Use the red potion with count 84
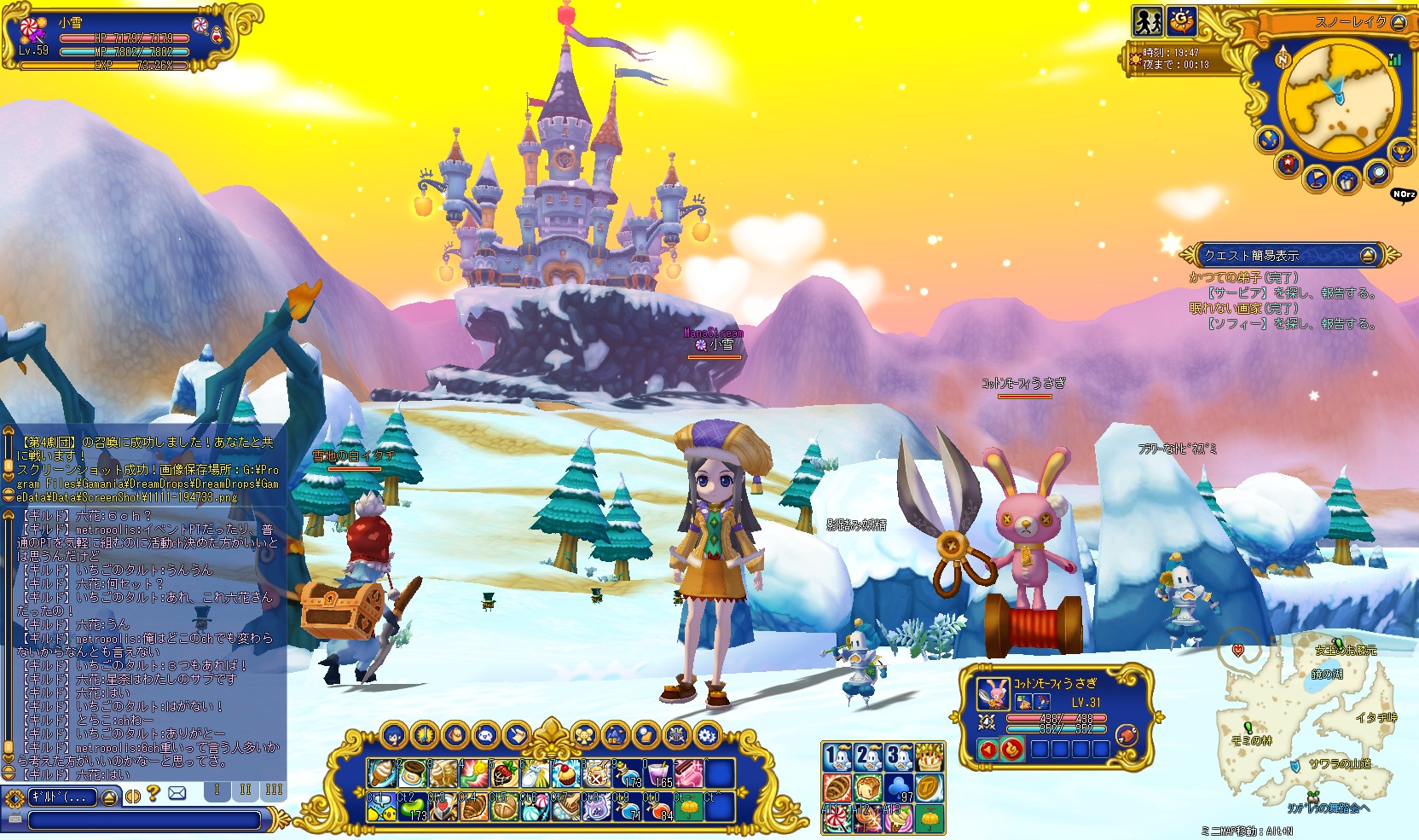 657,807
